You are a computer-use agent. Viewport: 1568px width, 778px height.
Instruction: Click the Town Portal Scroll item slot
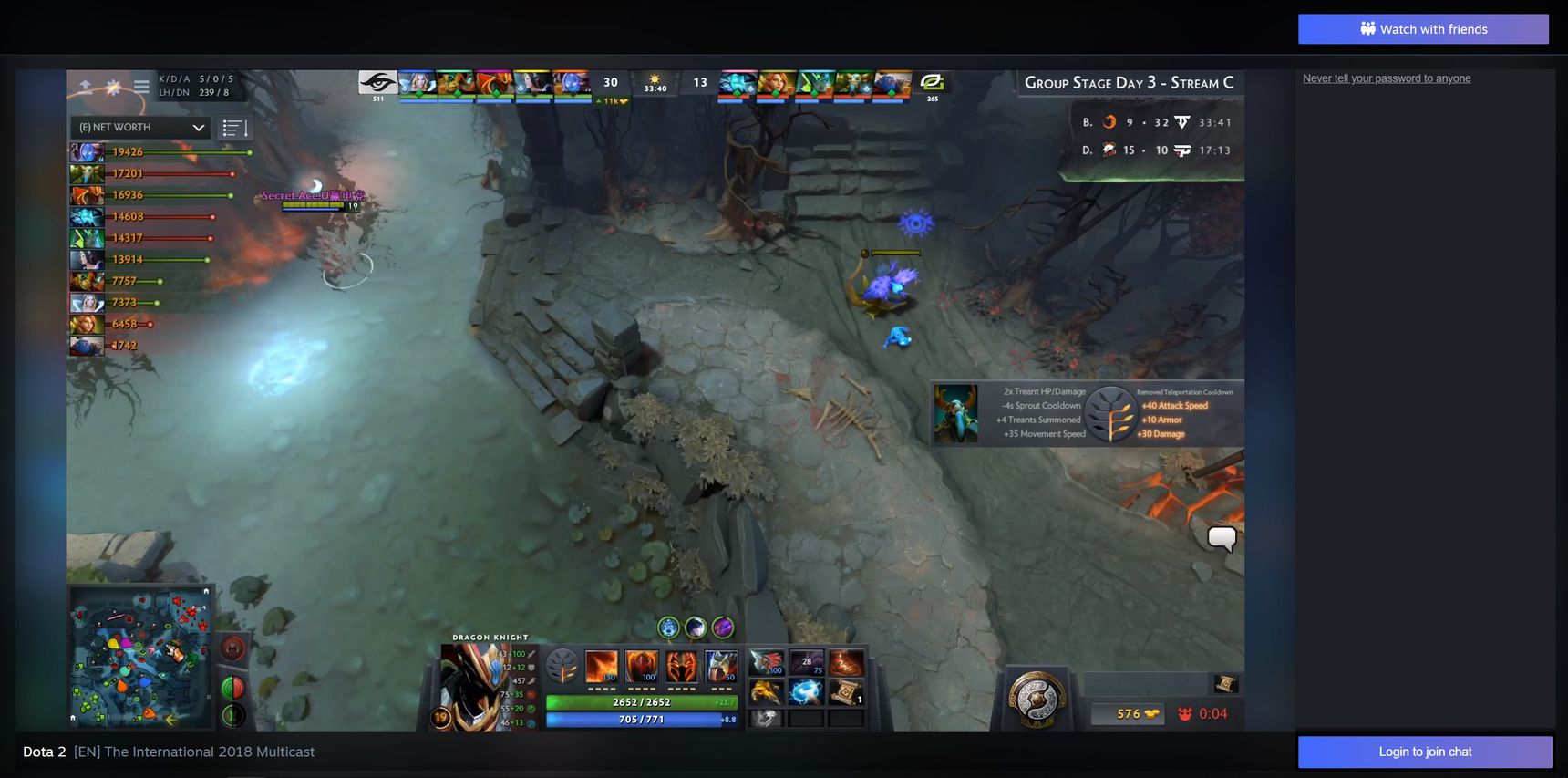pyautogui.click(x=845, y=693)
